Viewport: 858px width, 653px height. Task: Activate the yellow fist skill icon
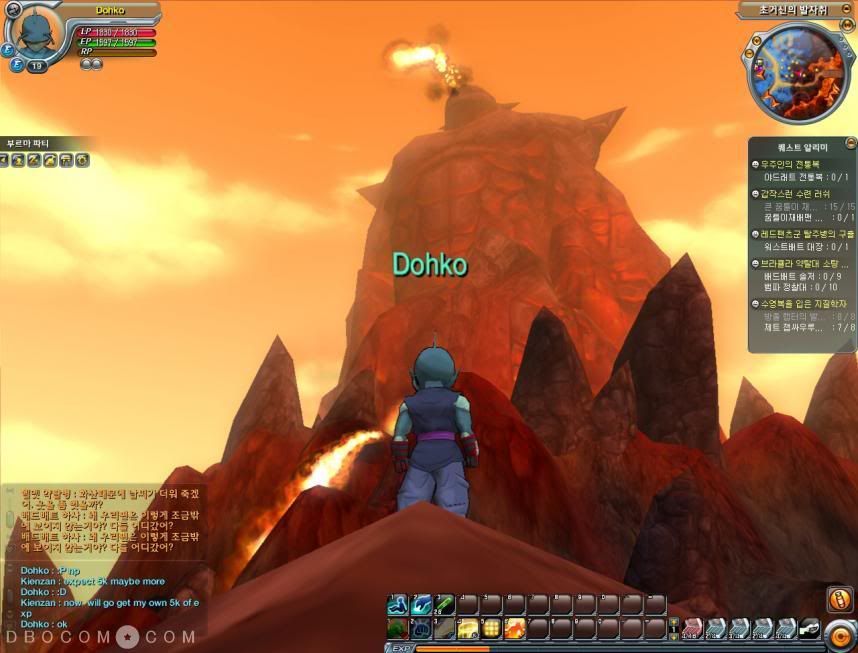(x=468, y=628)
